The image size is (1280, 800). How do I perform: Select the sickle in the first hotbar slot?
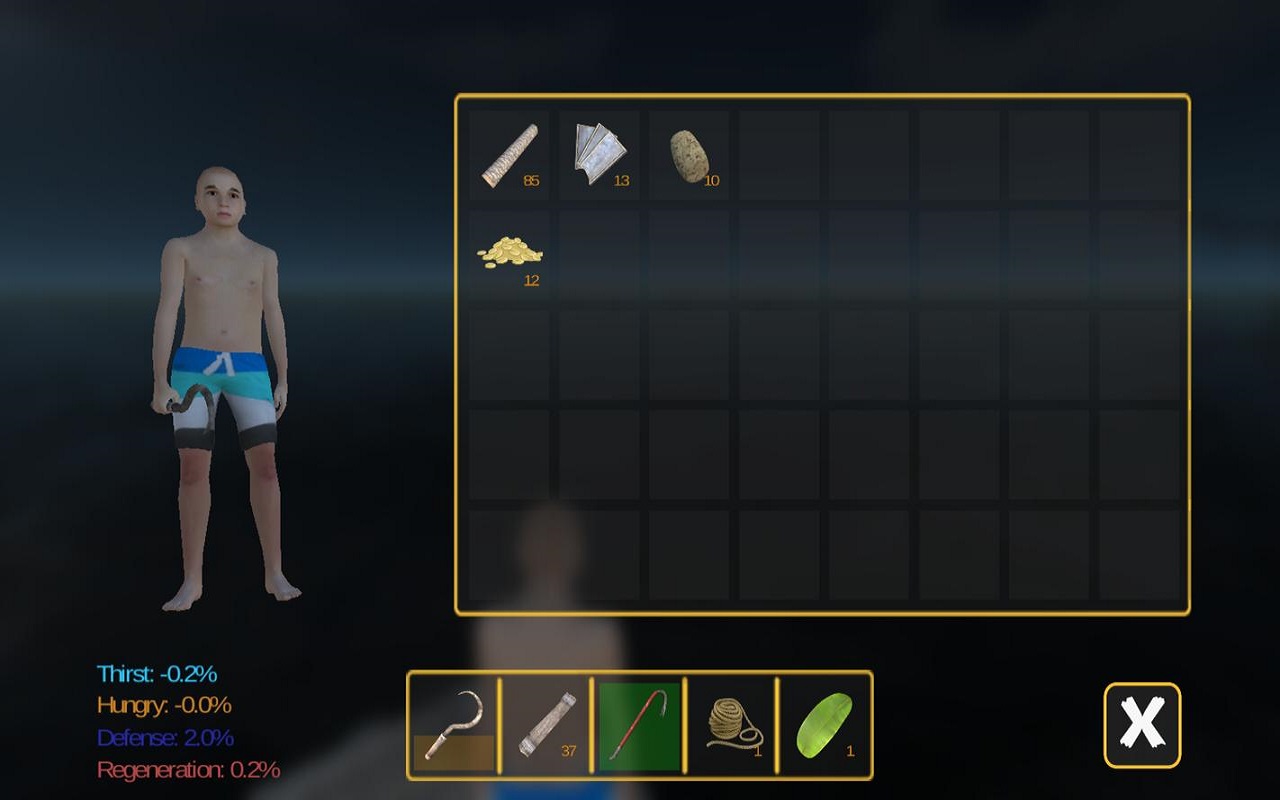(453, 722)
